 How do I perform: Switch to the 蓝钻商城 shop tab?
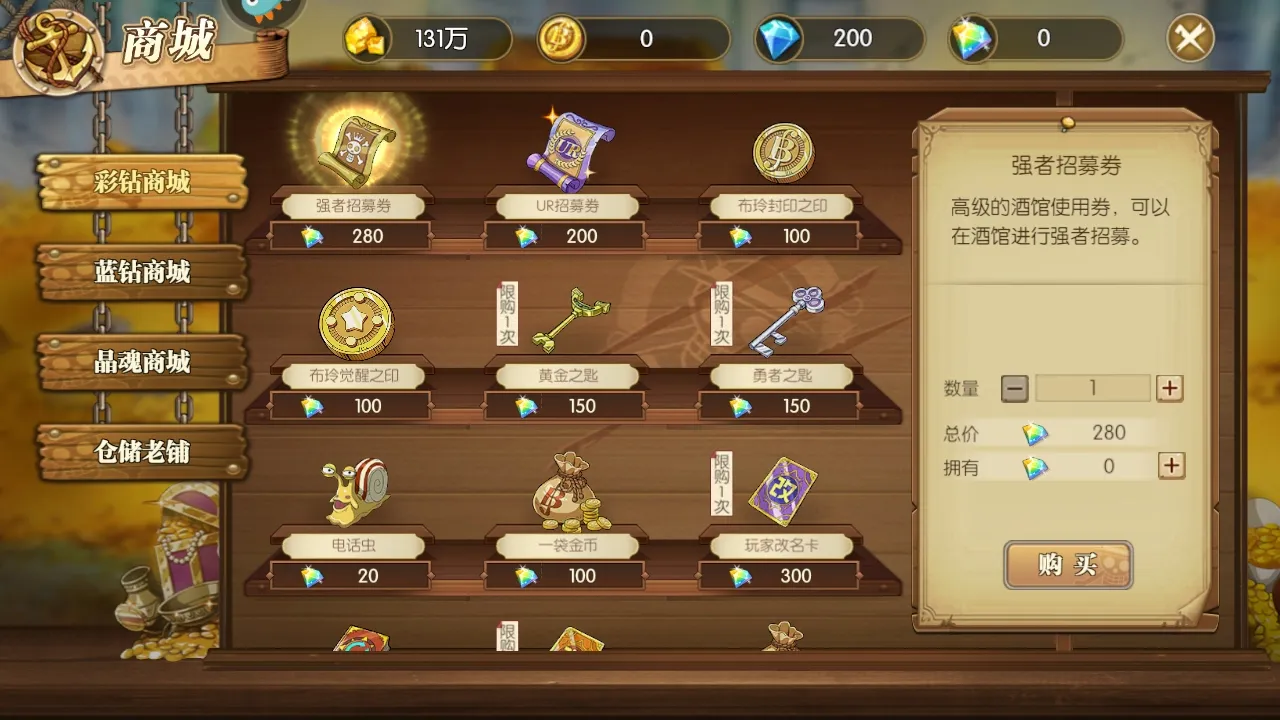[140, 272]
